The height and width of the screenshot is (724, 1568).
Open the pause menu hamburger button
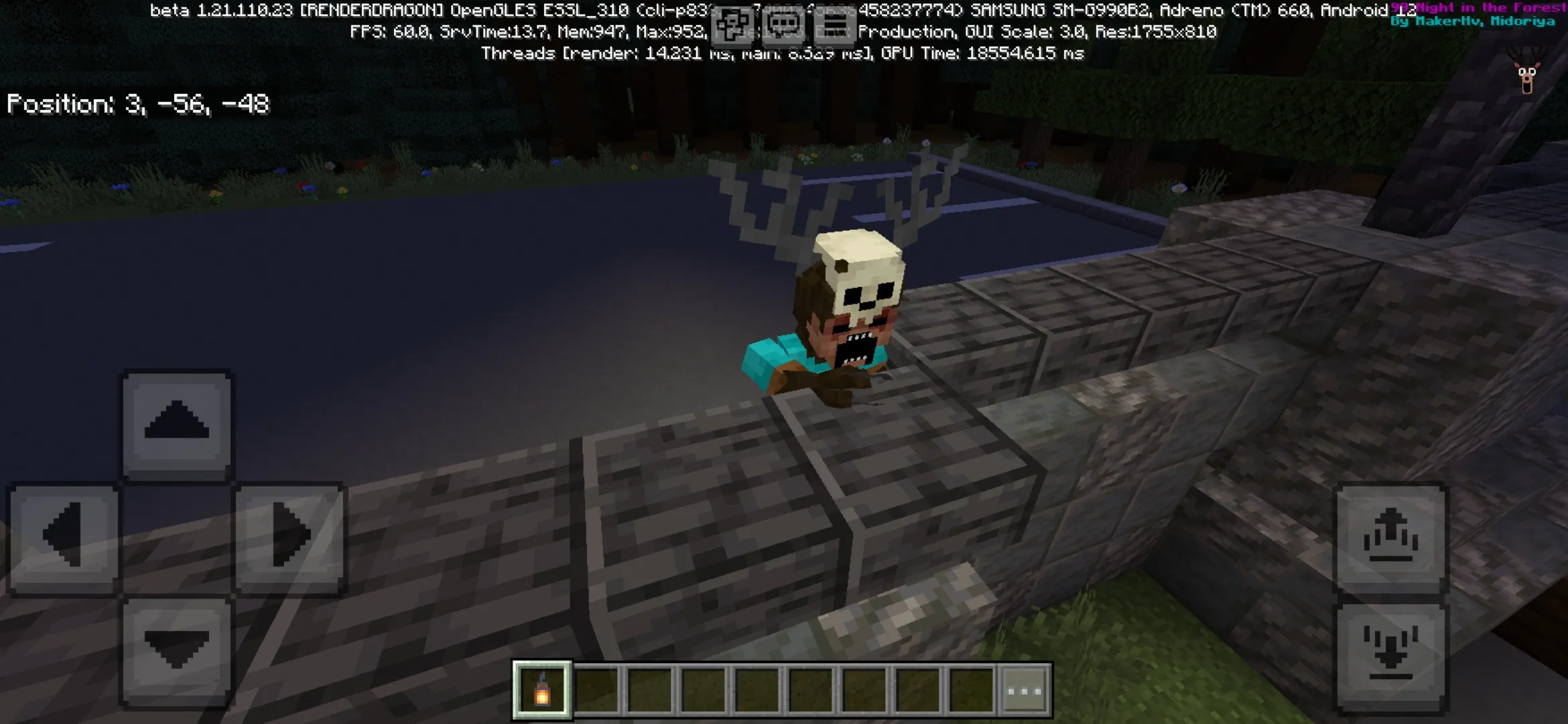tap(834, 27)
